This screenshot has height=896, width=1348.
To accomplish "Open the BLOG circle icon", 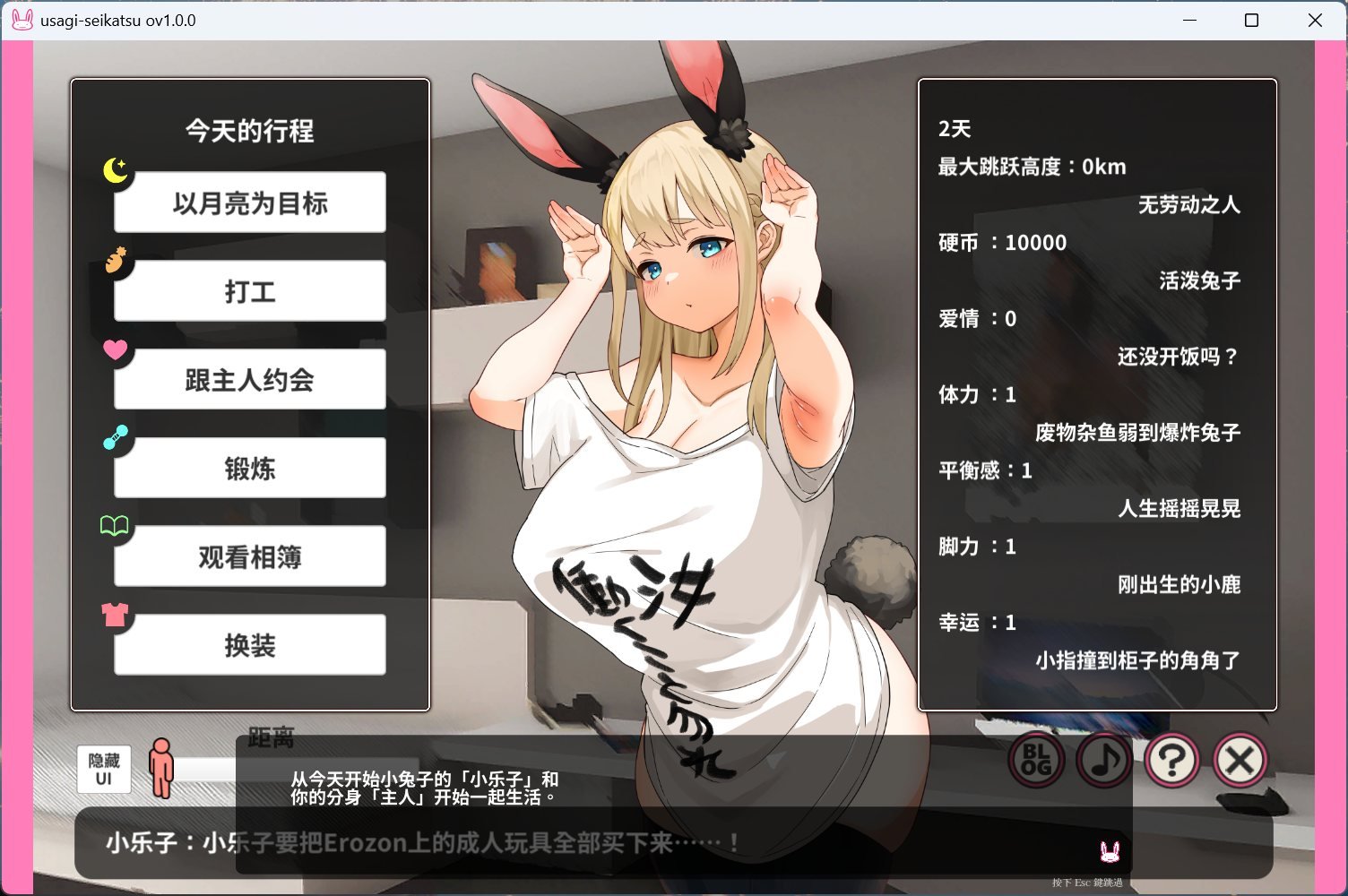I will [1035, 760].
